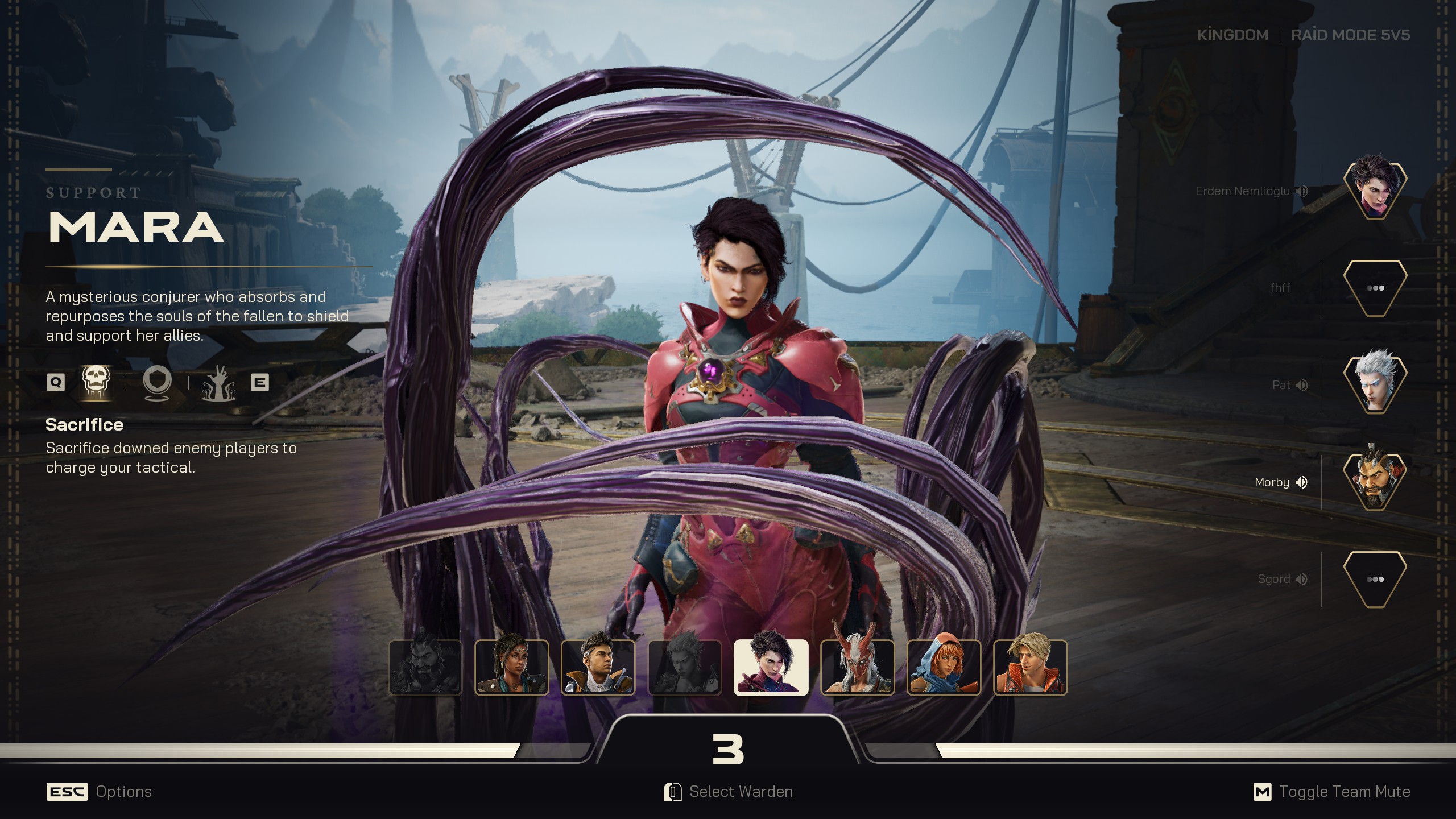Choose the greyed-out spiky-haired warden

[685, 667]
